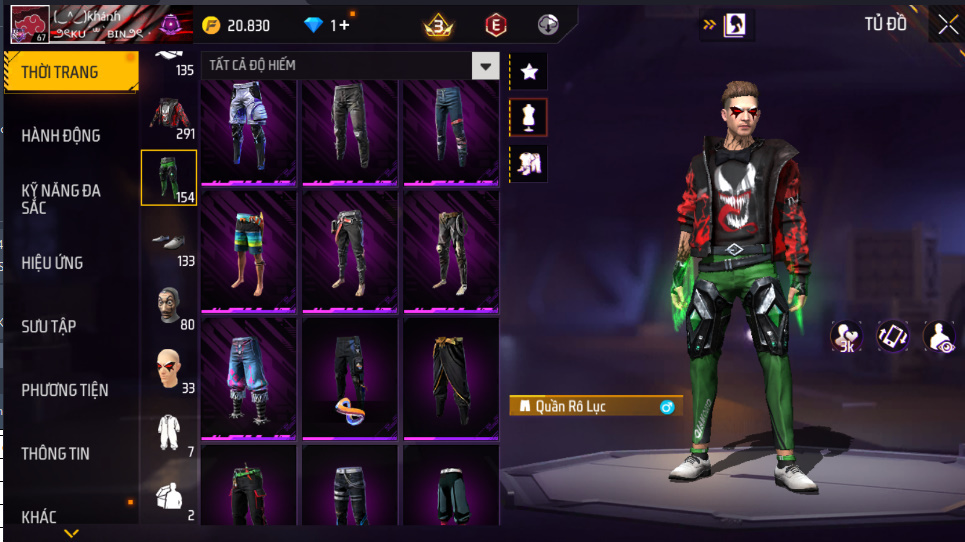
Task: Close the Tủ Đồ wardrobe screen
Action: pos(947,25)
